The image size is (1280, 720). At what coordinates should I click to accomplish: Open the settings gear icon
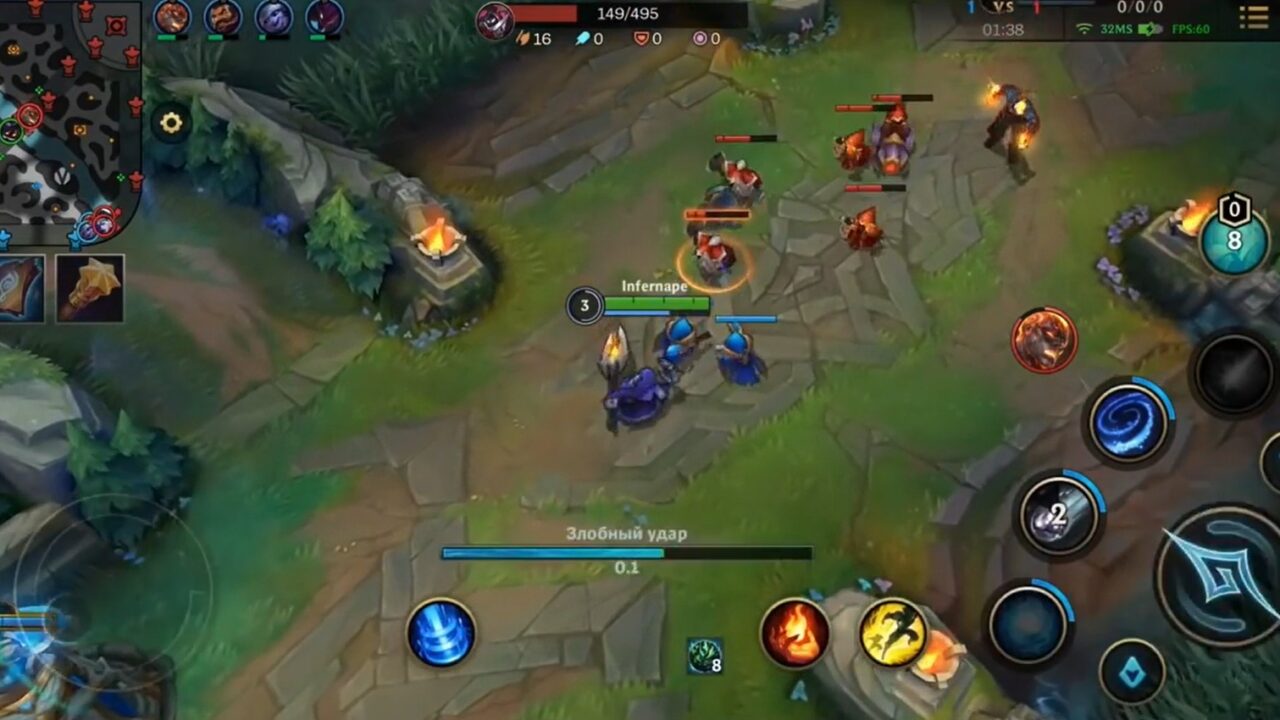pyautogui.click(x=174, y=121)
